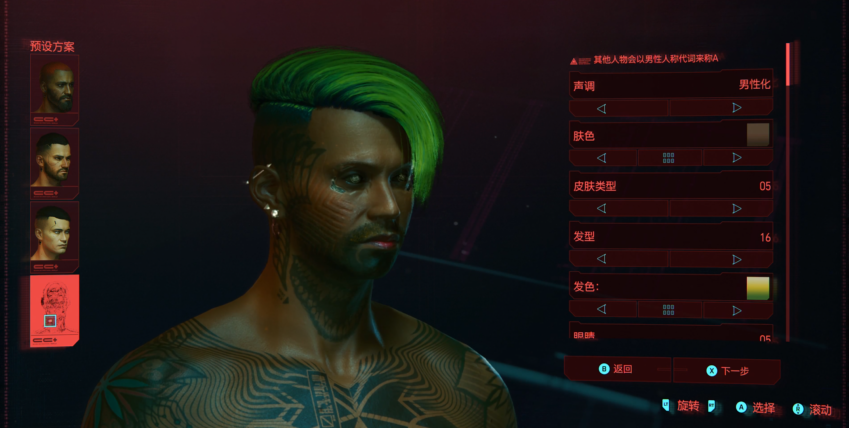The height and width of the screenshot is (428, 849).
Task: Choose the previous skin tone (肤色)
Action: pyautogui.click(x=601, y=158)
